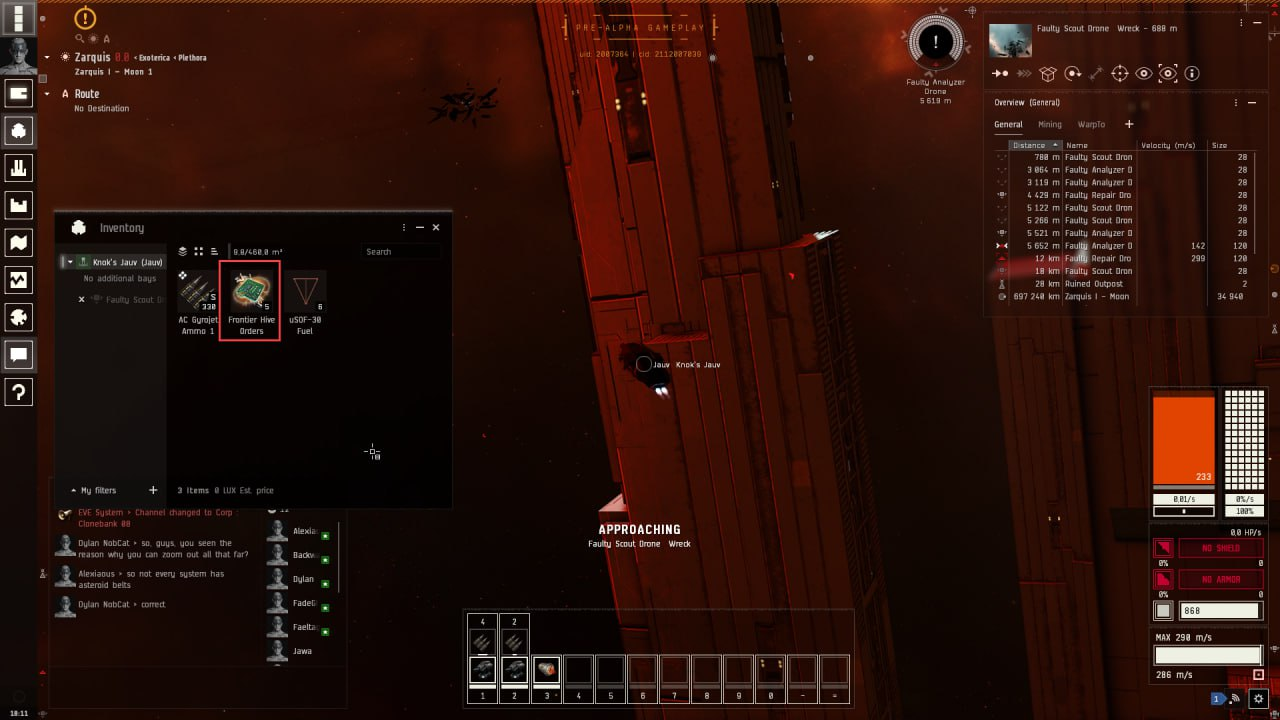Screen dimensions: 1280x720
Task: Open the help question mark icon
Action: click(19, 392)
